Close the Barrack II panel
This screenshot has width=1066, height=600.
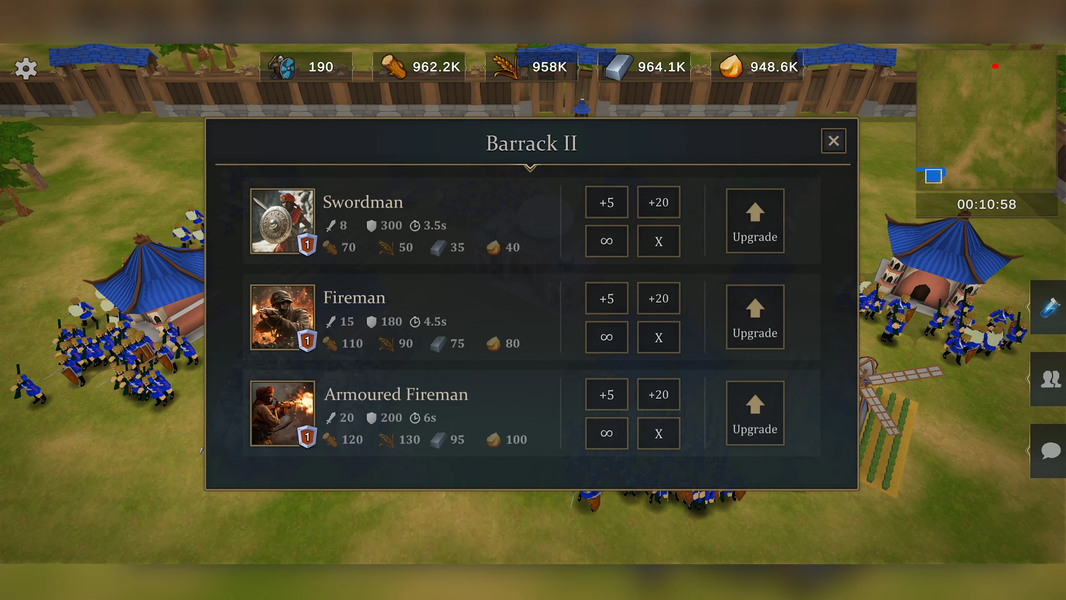pyautogui.click(x=833, y=141)
